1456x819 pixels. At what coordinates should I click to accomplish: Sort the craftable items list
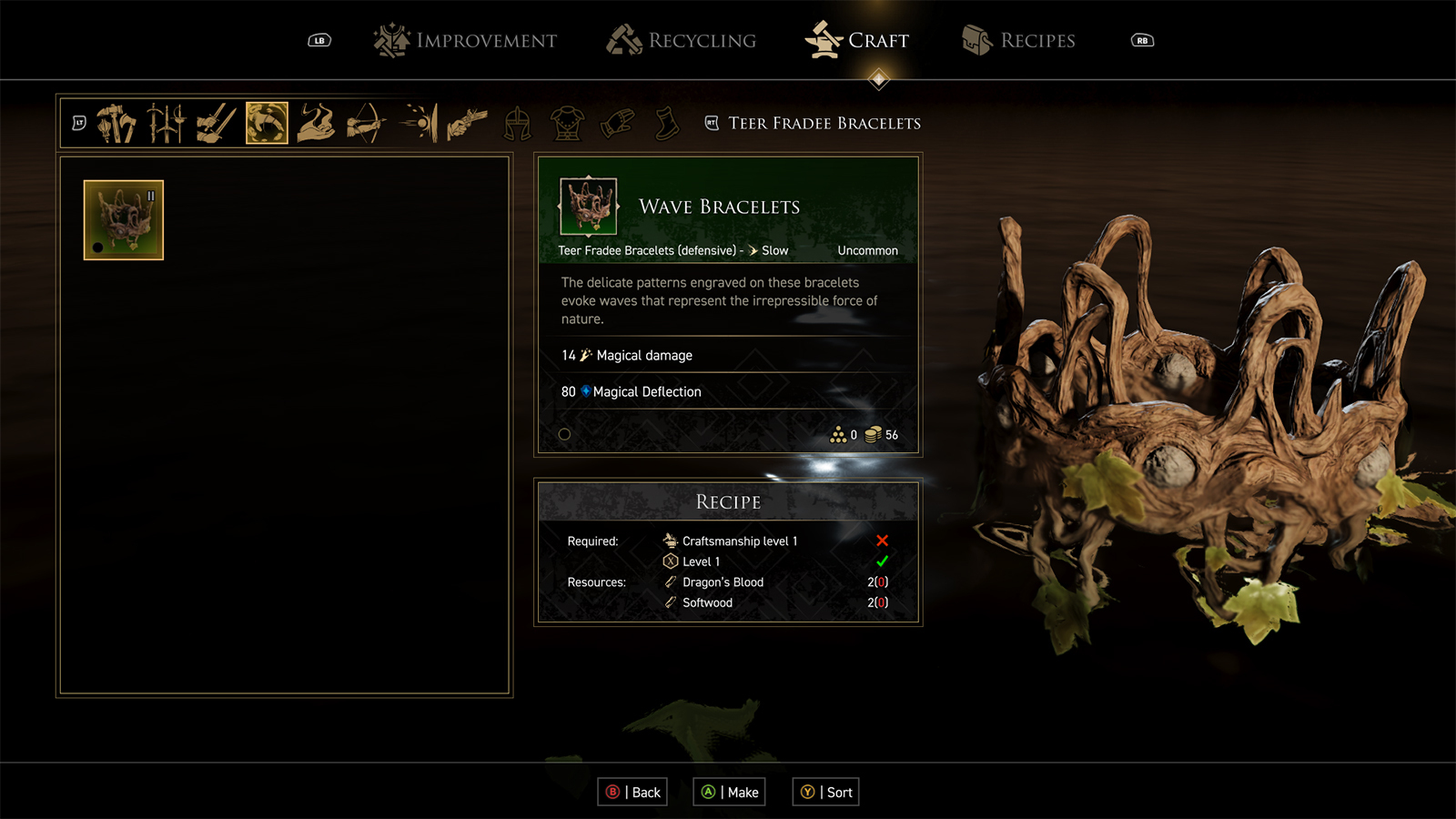point(826,793)
